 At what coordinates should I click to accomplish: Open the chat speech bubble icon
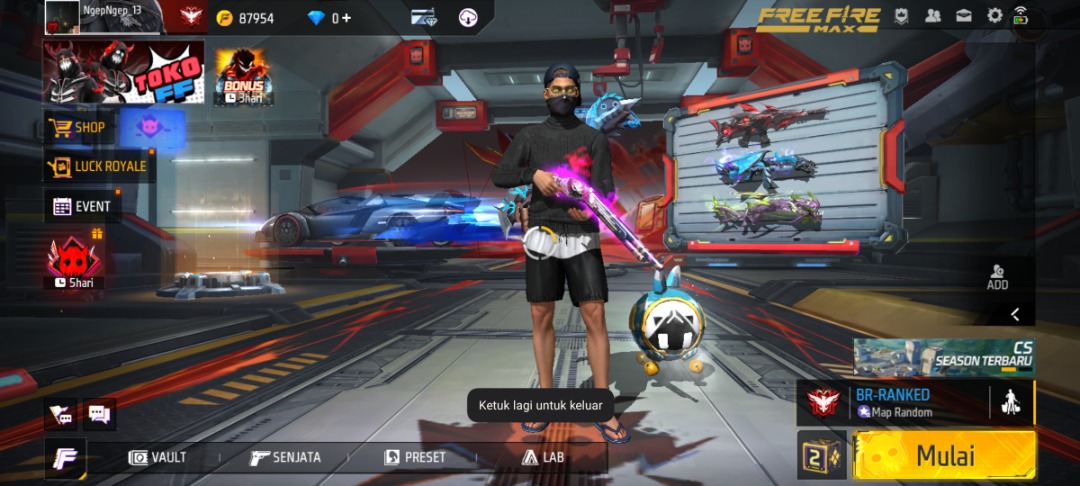coord(99,412)
